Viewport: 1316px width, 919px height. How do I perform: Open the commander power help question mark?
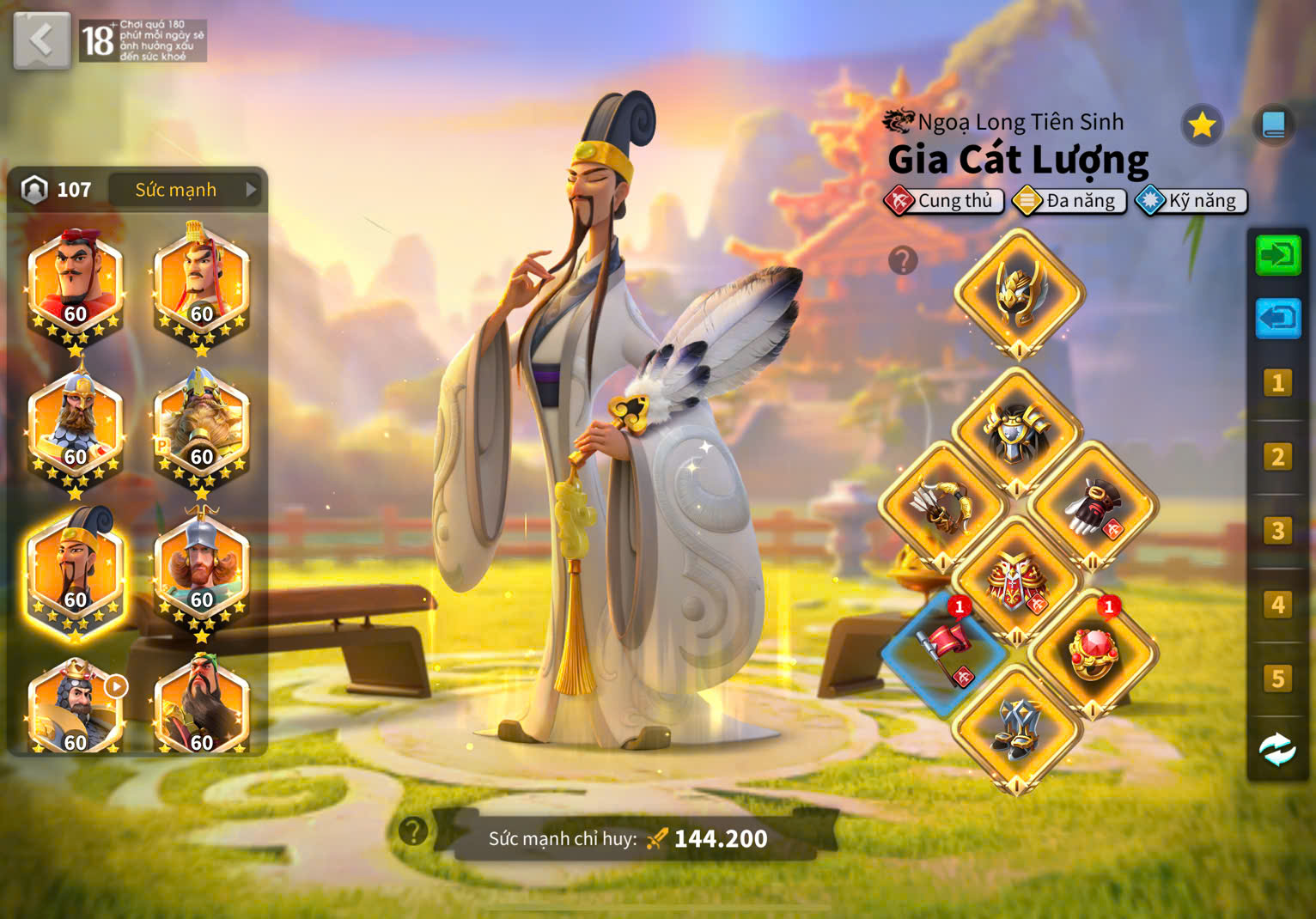(x=413, y=831)
